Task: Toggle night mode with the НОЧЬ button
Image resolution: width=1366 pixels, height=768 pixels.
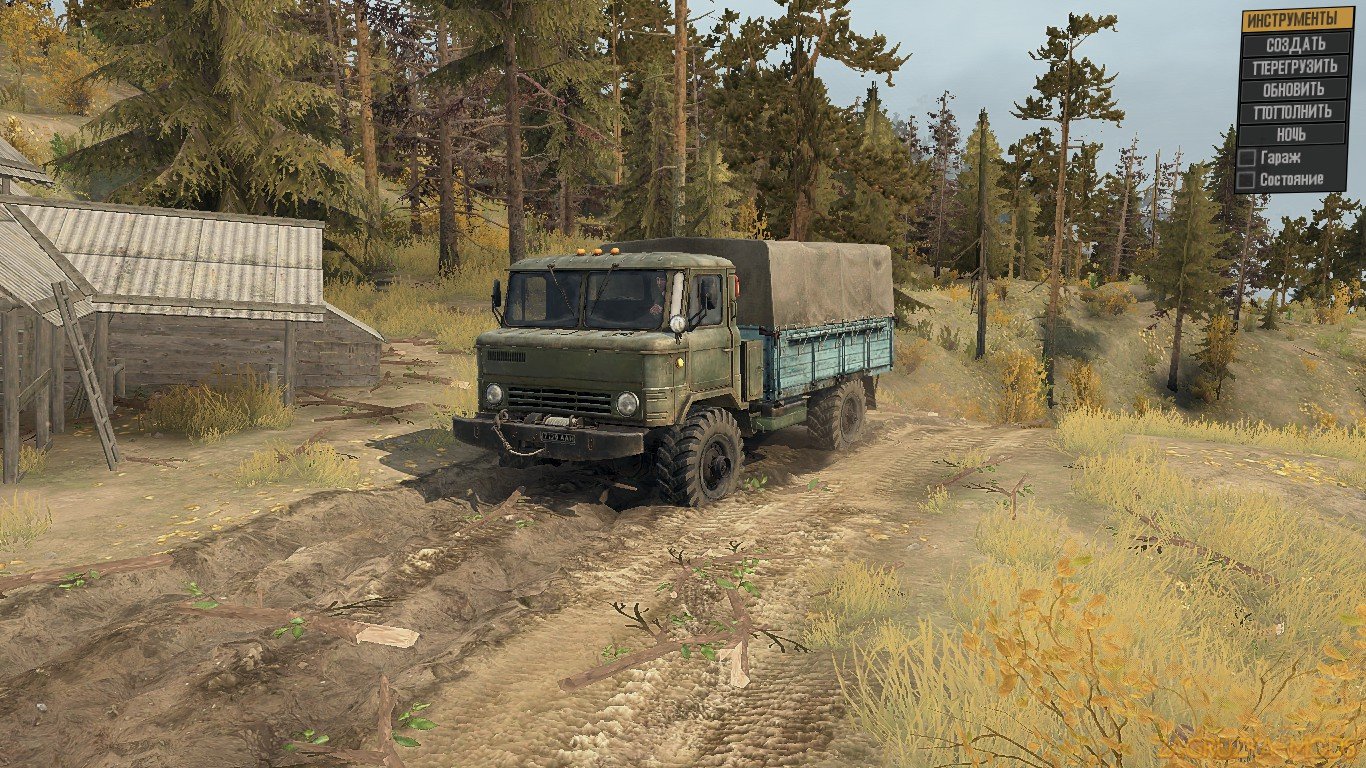Action: (1292, 133)
